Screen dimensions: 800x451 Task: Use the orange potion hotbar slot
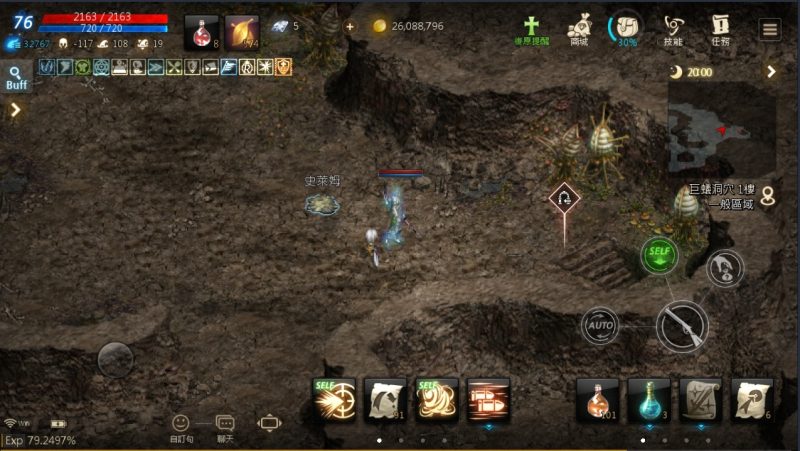(x=597, y=400)
